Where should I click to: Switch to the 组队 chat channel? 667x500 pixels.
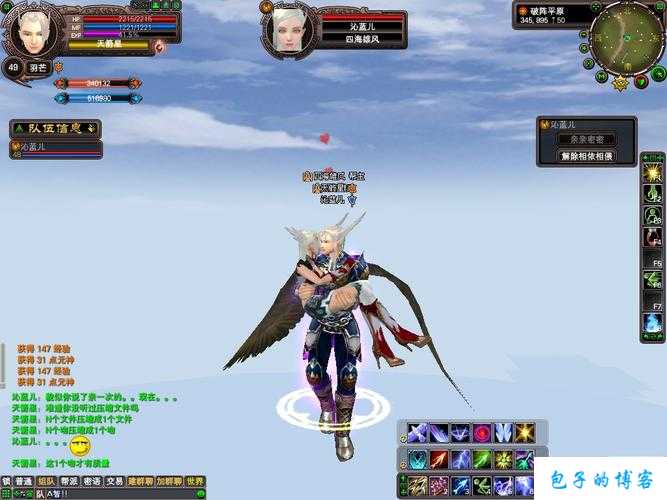(x=46, y=481)
